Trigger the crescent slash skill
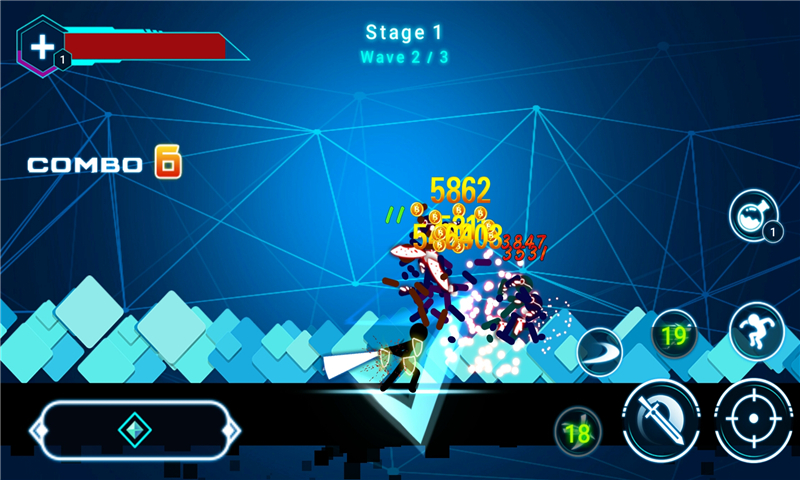The image size is (800, 480). click(x=600, y=351)
